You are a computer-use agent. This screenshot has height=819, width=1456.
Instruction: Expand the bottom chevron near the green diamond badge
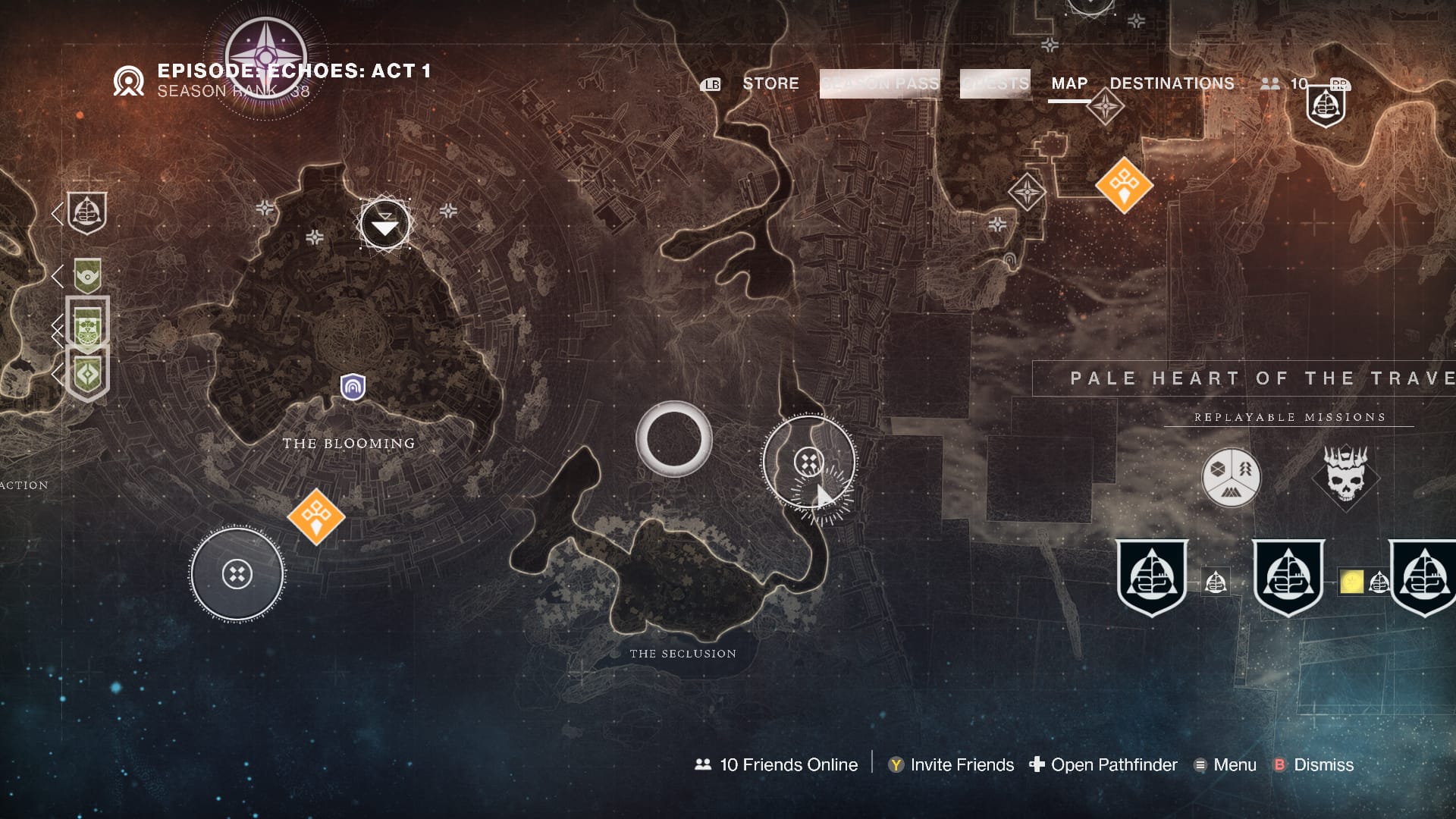(58, 371)
